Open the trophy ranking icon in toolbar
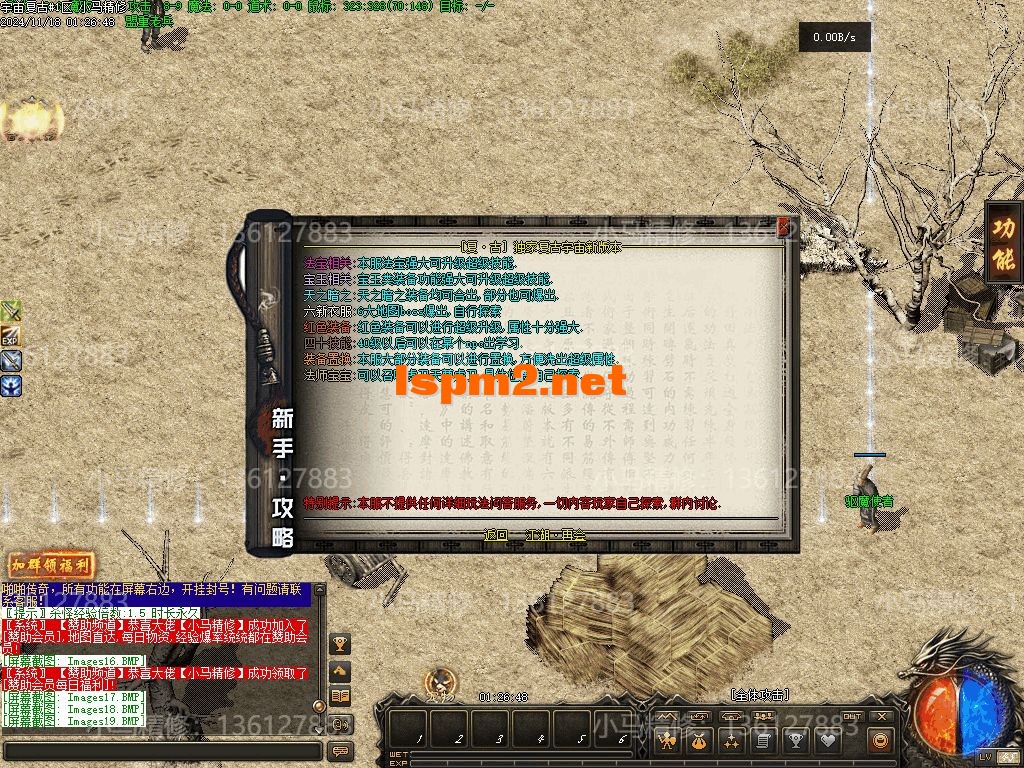 796,741
